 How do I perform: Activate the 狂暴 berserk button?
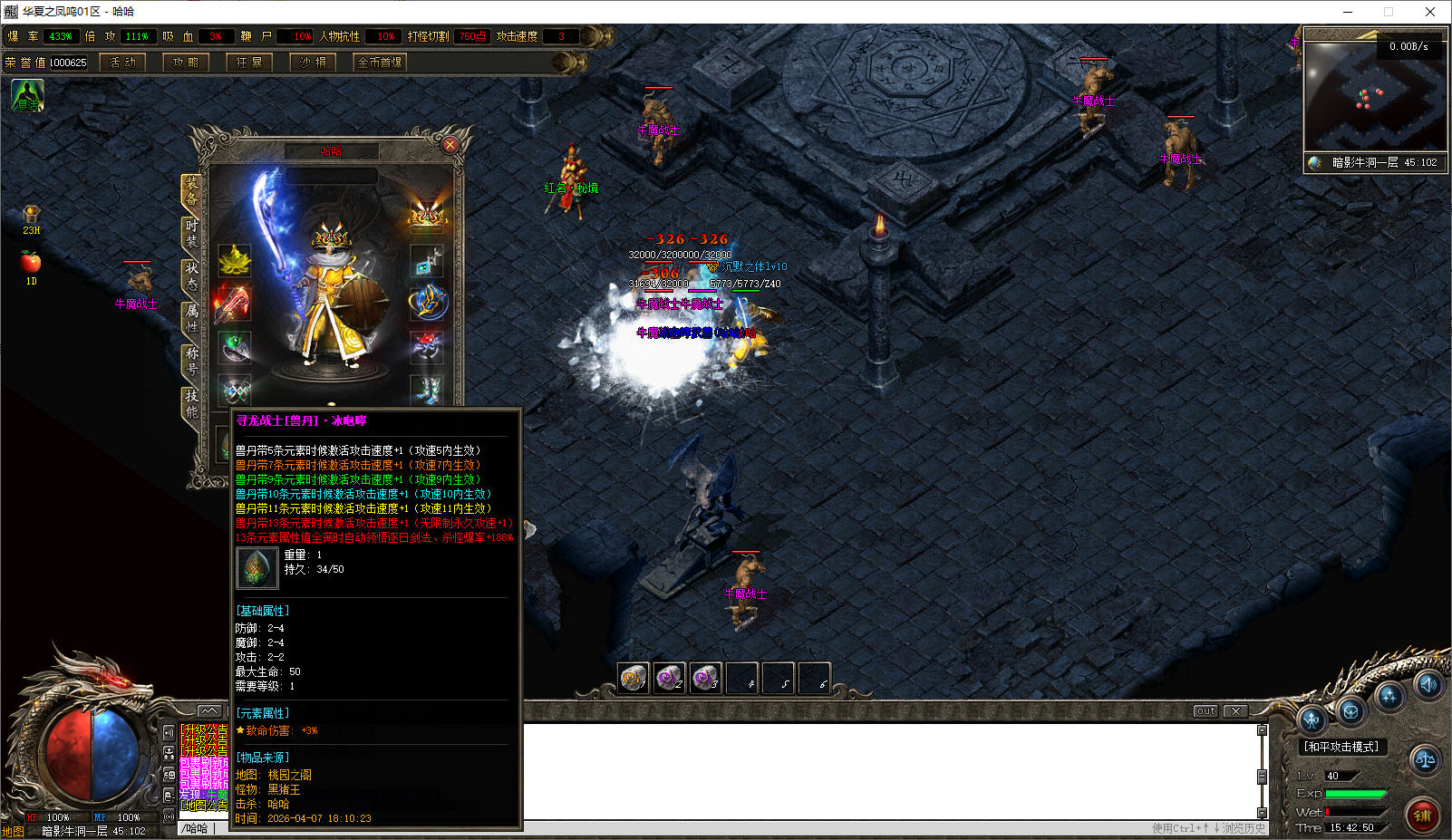coord(249,63)
